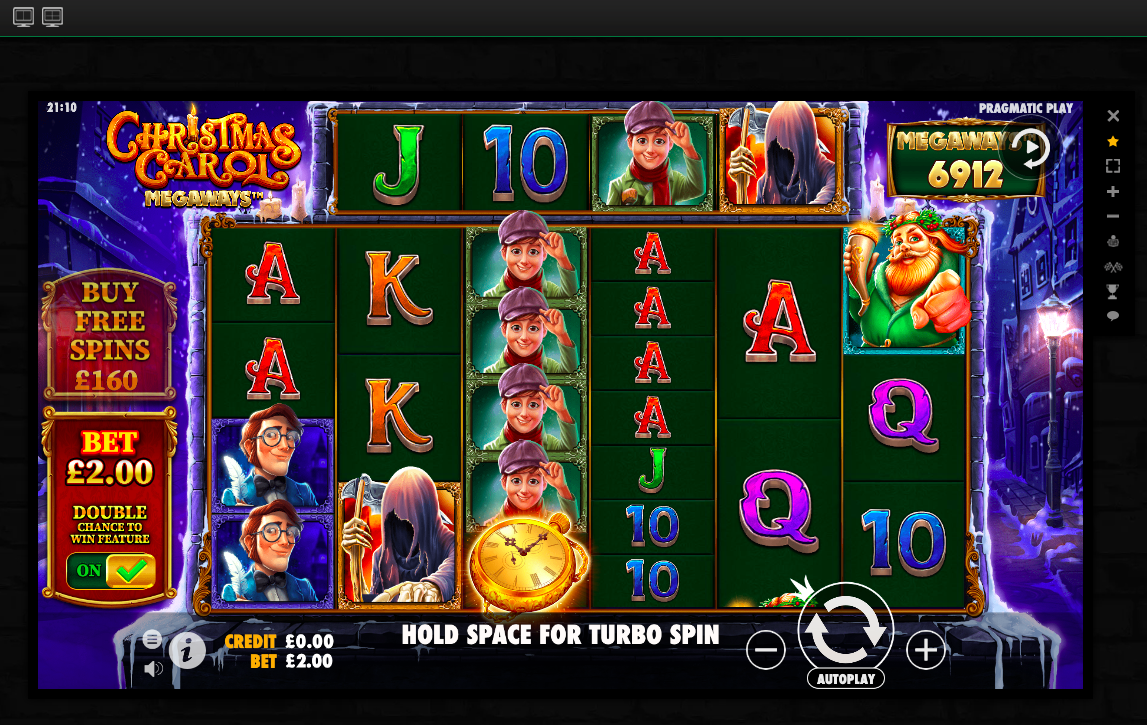Screen dimensions: 1147x725
Task: Open the Autoplay options
Action: point(845,679)
